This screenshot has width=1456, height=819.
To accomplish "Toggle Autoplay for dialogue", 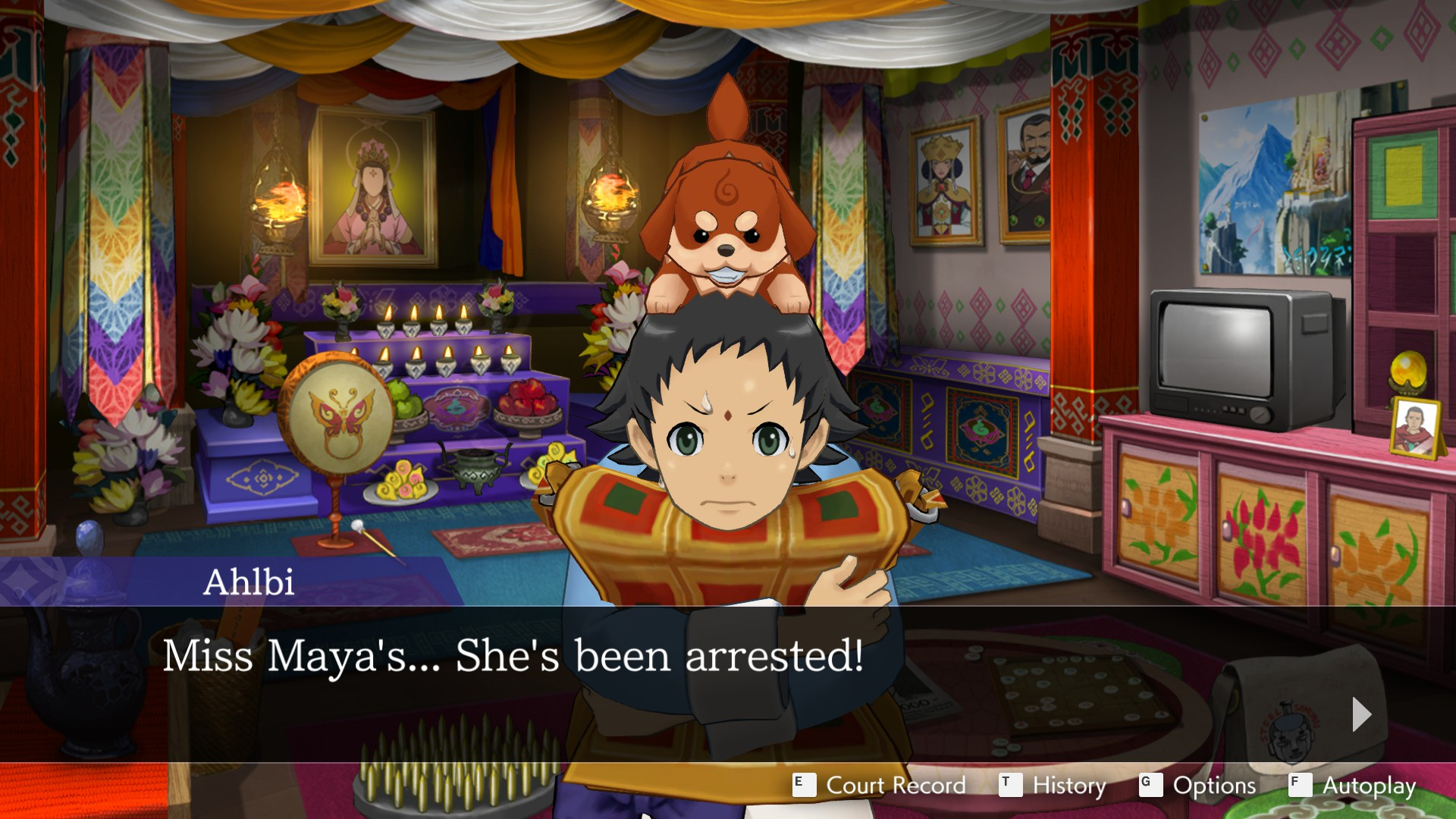I will (x=1353, y=786).
